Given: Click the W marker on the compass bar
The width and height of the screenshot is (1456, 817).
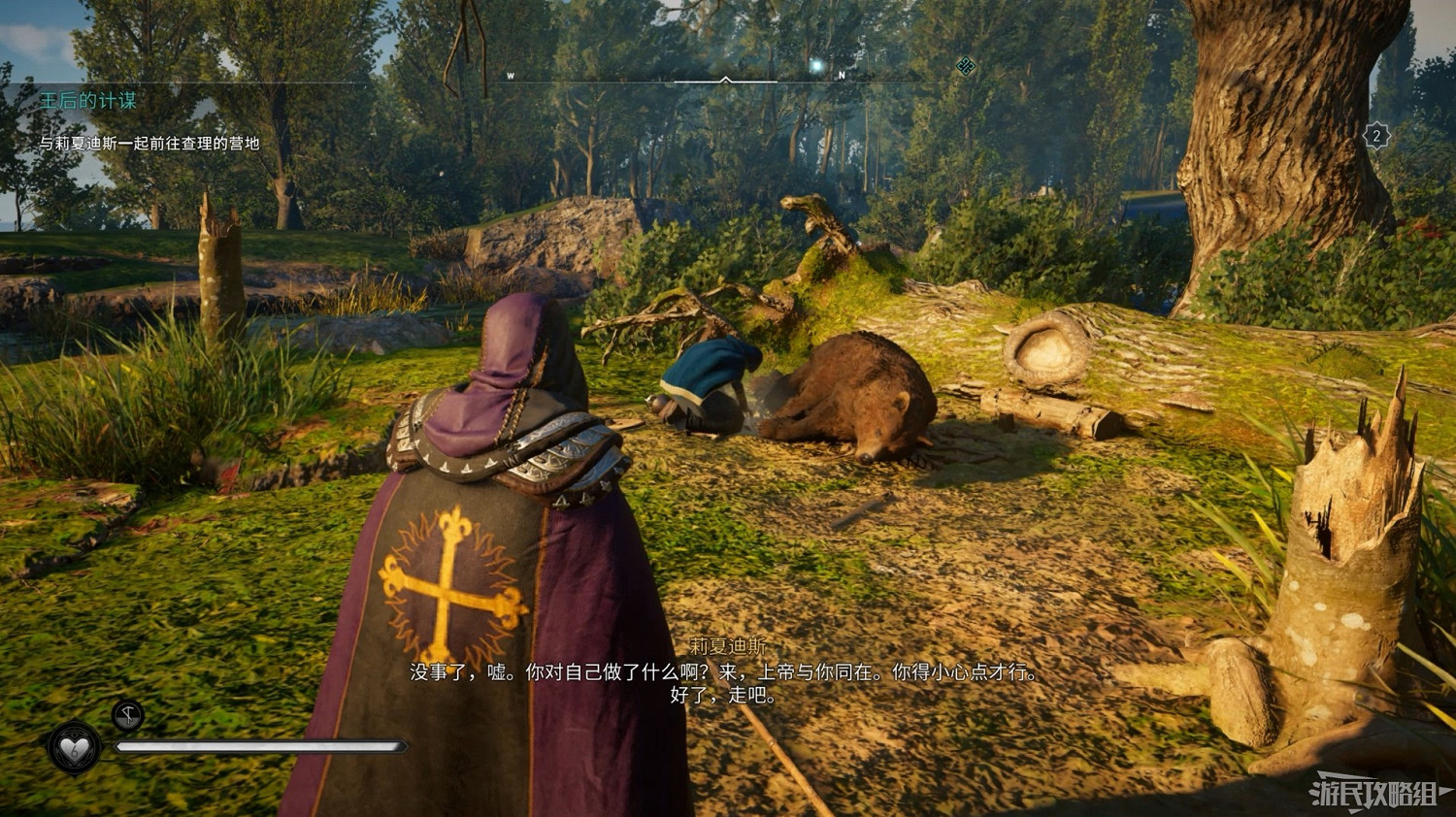Looking at the screenshot, I should coord(511,76).
